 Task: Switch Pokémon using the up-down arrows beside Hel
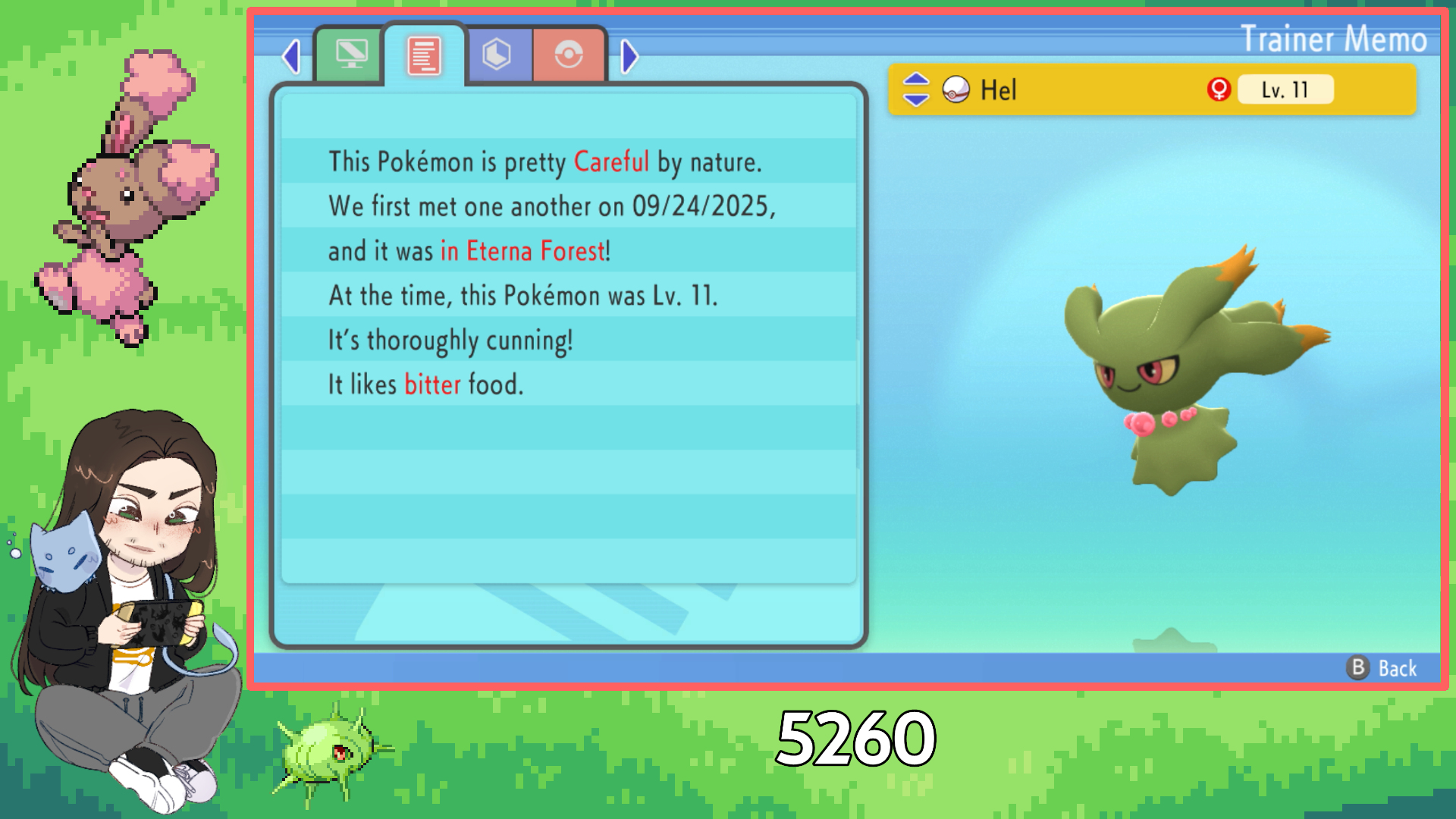916,89
